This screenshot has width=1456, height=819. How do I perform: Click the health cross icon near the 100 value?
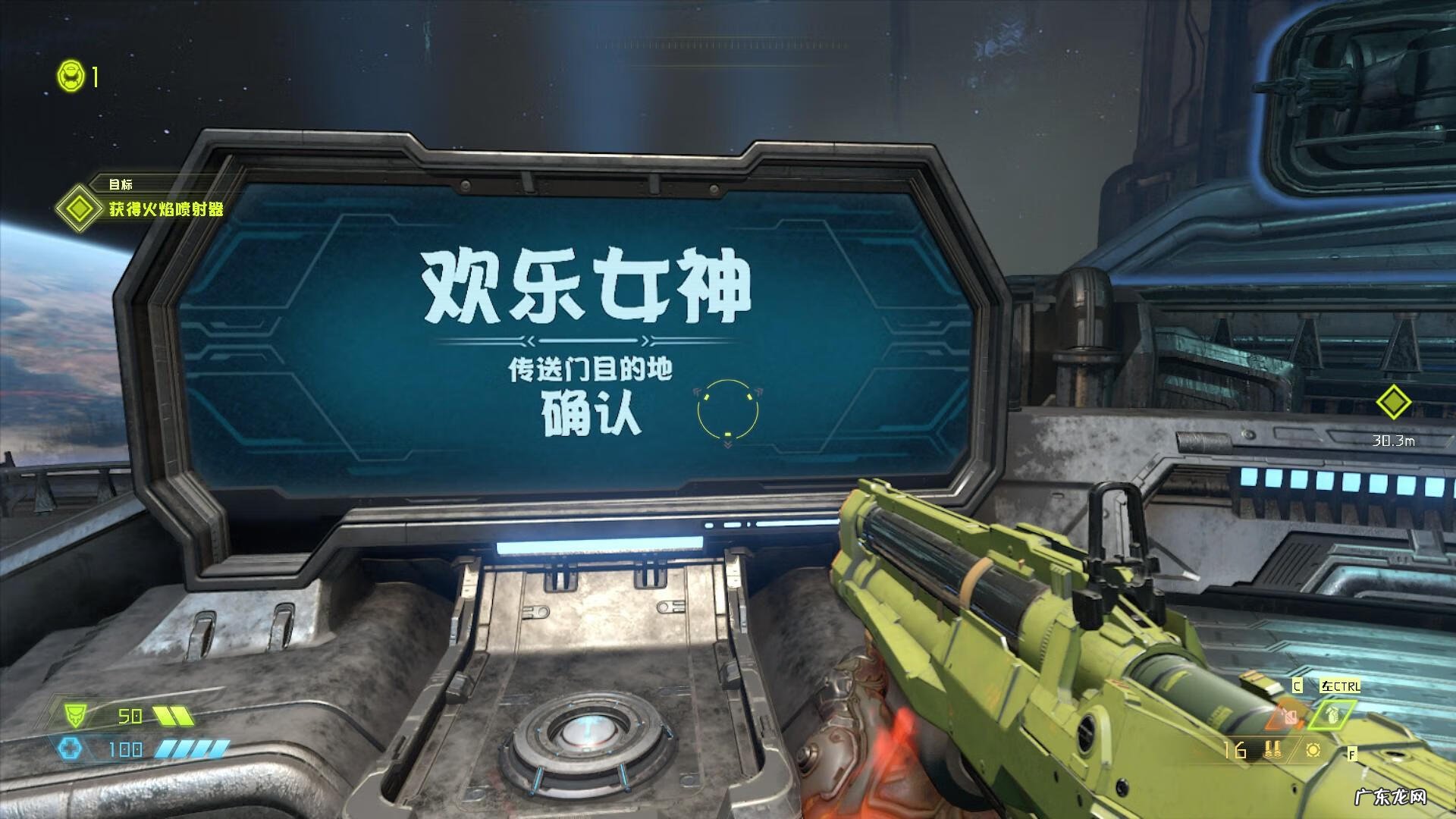[x=72, y=748]
